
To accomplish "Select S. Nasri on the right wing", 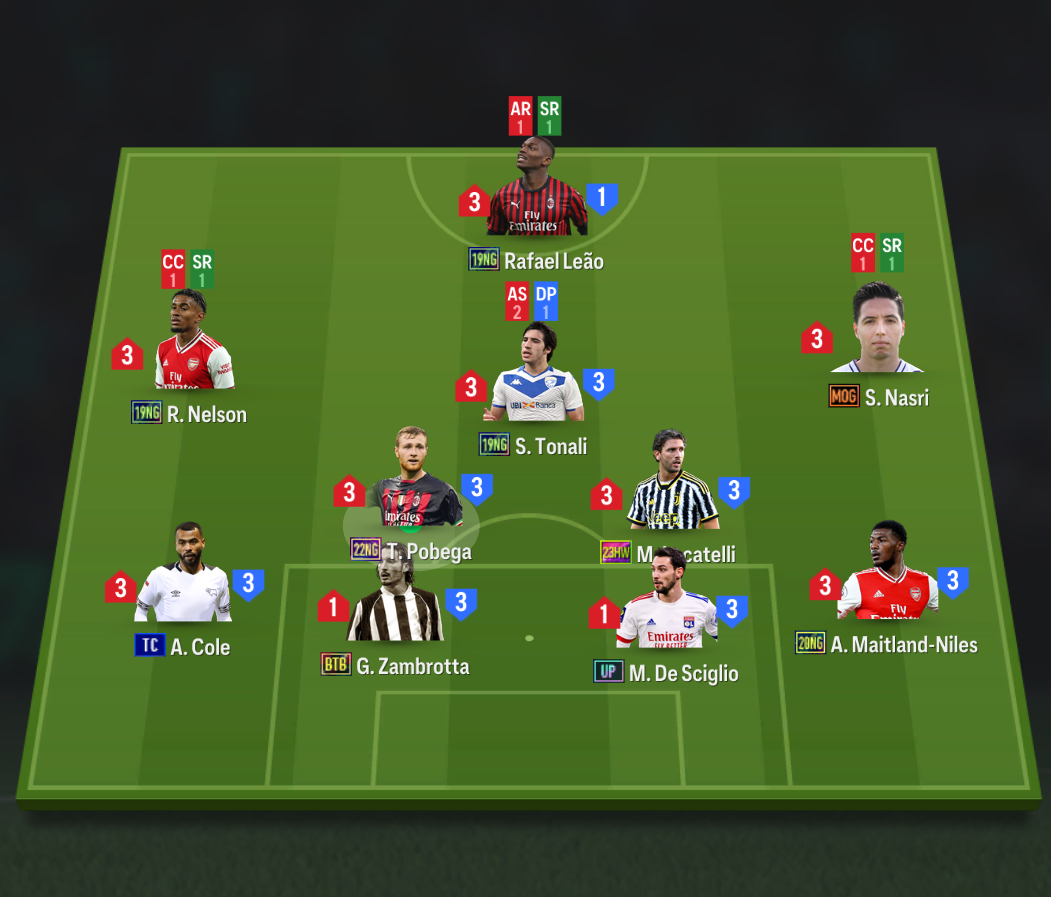I will (x=877, y=330).
